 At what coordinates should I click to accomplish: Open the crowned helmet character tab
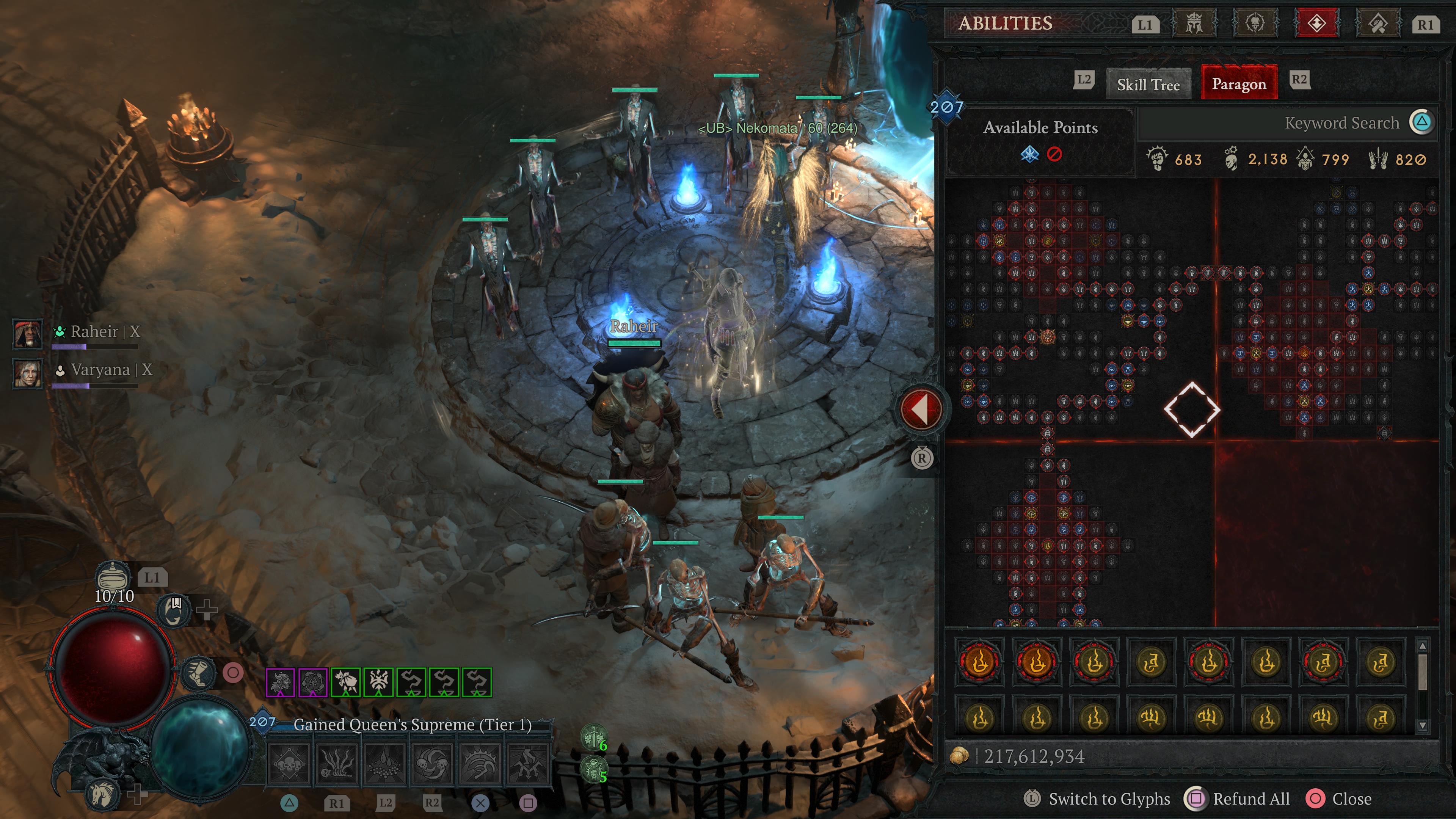[x=1194, y=24]
